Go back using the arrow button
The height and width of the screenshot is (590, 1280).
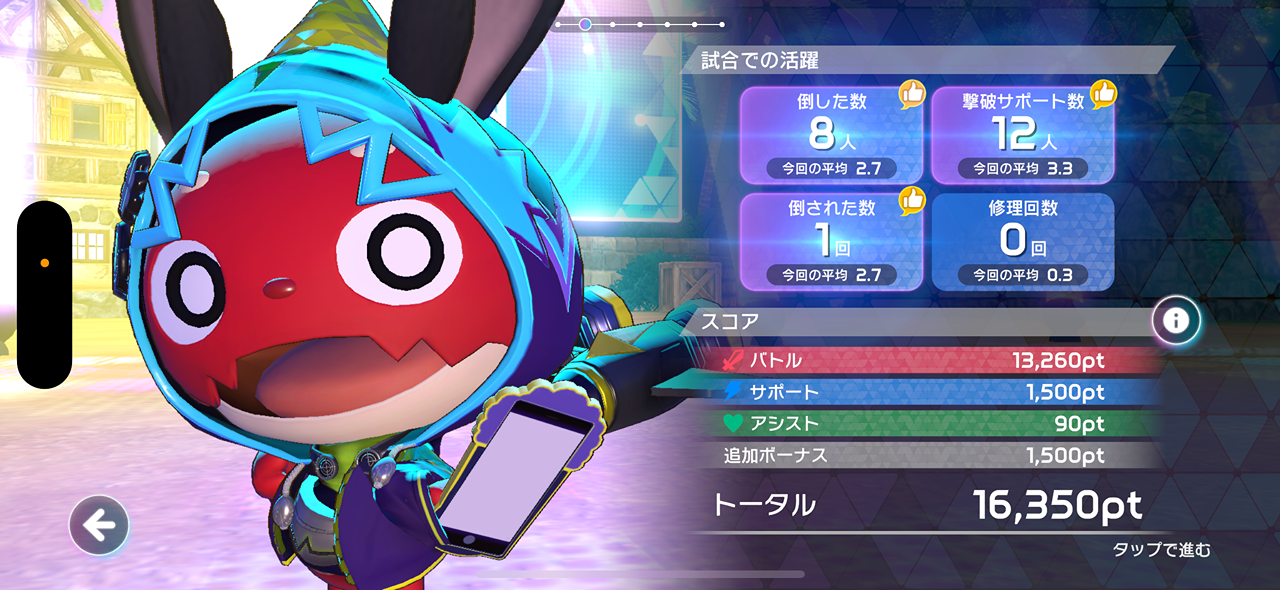tap(99, 524)
